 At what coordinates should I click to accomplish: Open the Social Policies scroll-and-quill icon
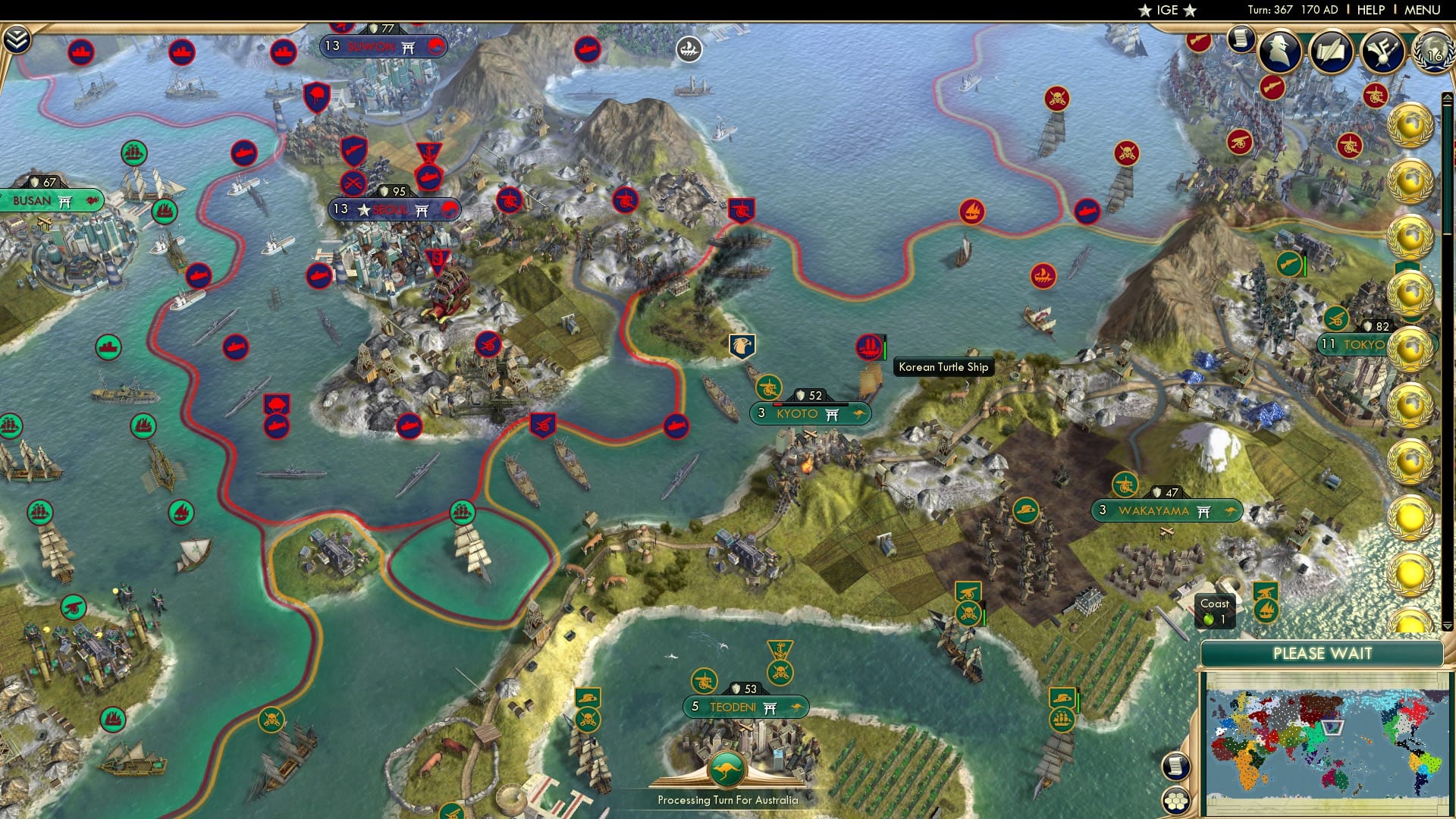point(1331,52)
